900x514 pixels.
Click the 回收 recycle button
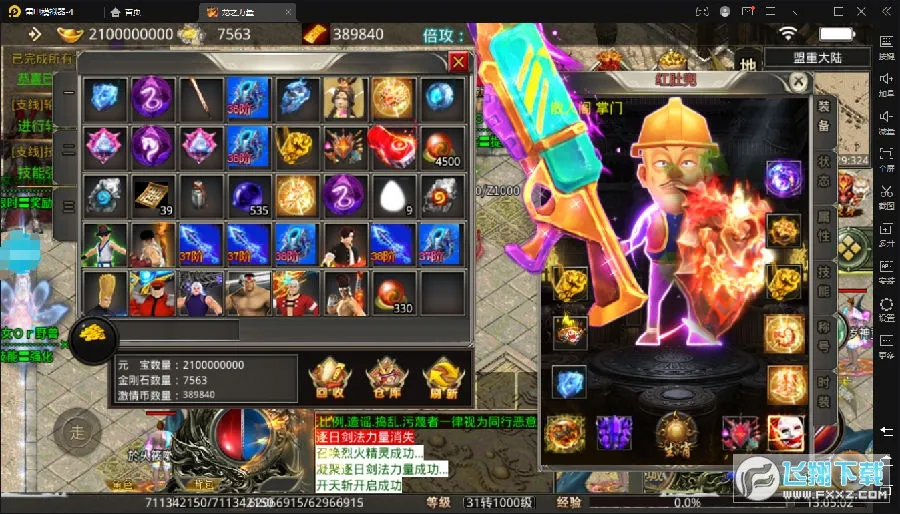(x=330, y=376)
